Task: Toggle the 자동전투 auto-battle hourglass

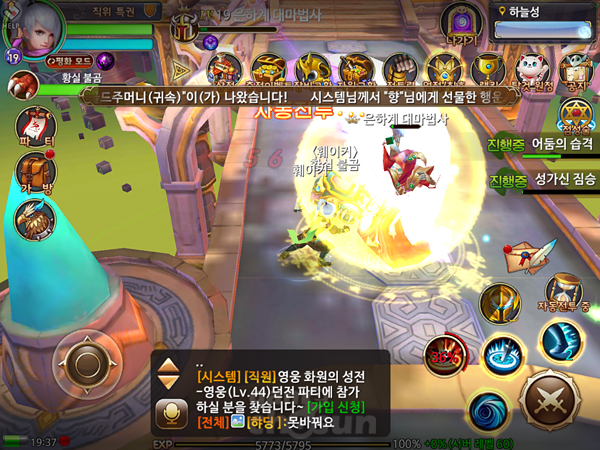Action: 566,293
